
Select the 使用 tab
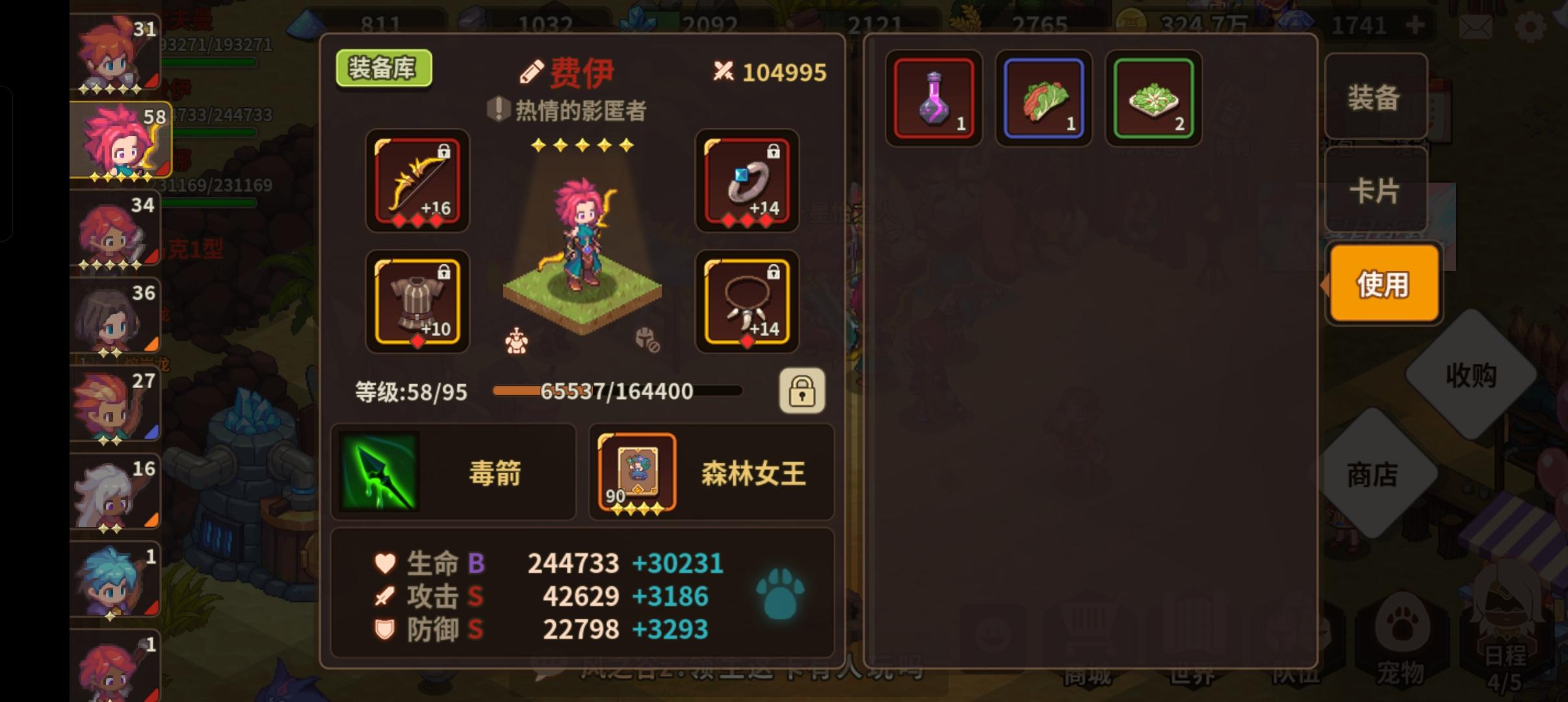click(x=1382, y=283)
